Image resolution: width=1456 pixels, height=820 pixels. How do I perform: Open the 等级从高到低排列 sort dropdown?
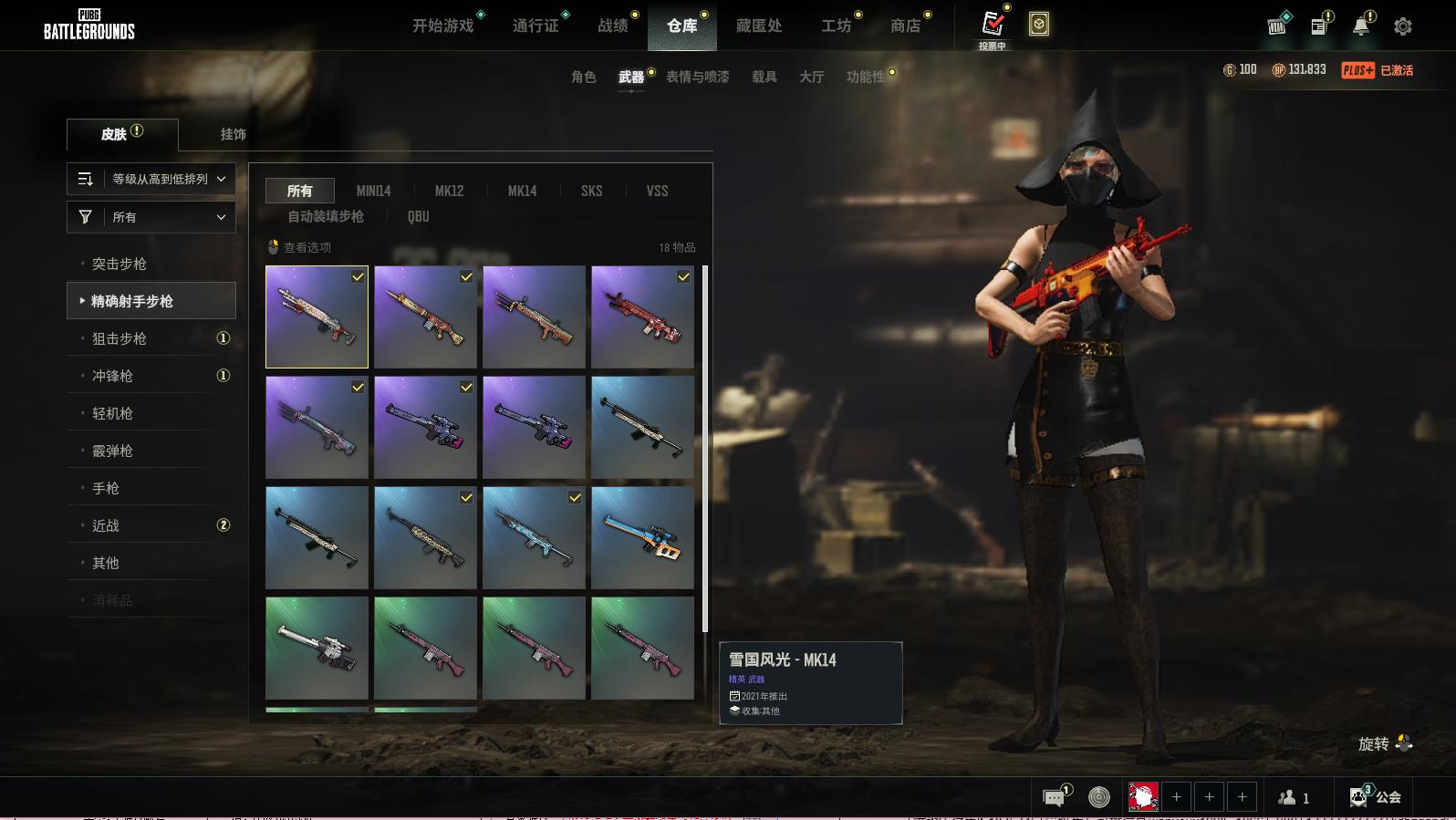pyautogui.click(x=151, y=179)
